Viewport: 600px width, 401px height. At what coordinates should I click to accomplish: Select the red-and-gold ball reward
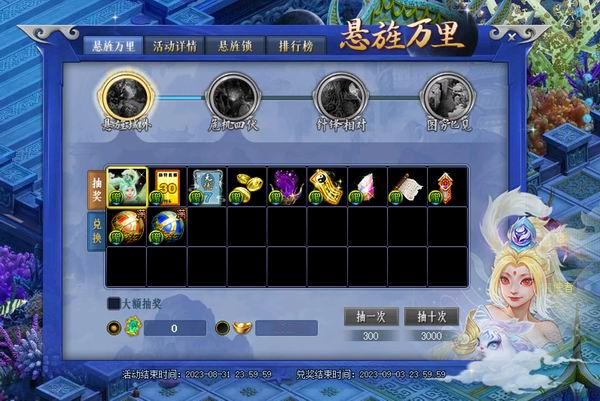[x=127, y=227]
